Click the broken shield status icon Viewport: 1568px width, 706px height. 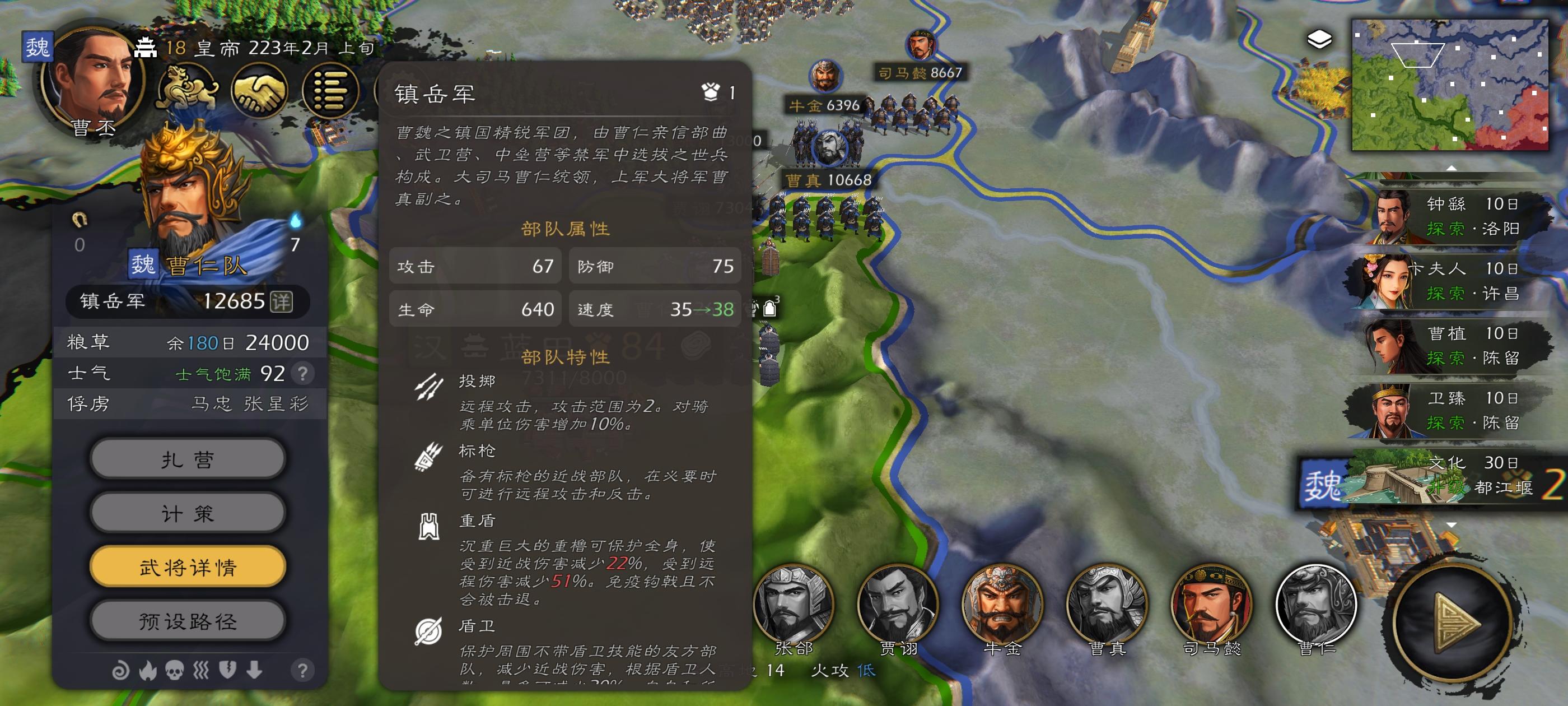228,671
